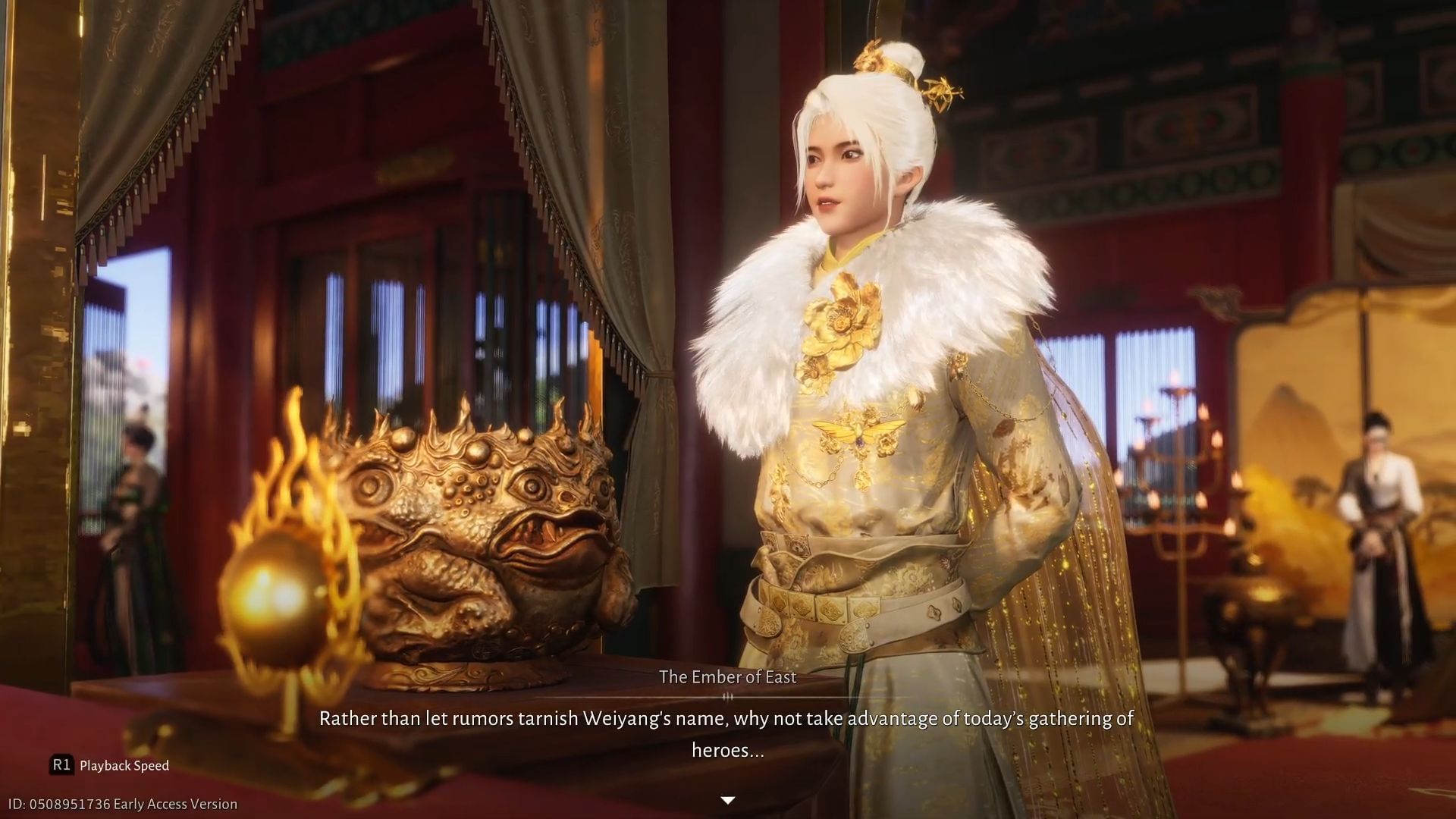
Task: Click the advance-dialogue arrow below the subtitles
Action: 727,799
